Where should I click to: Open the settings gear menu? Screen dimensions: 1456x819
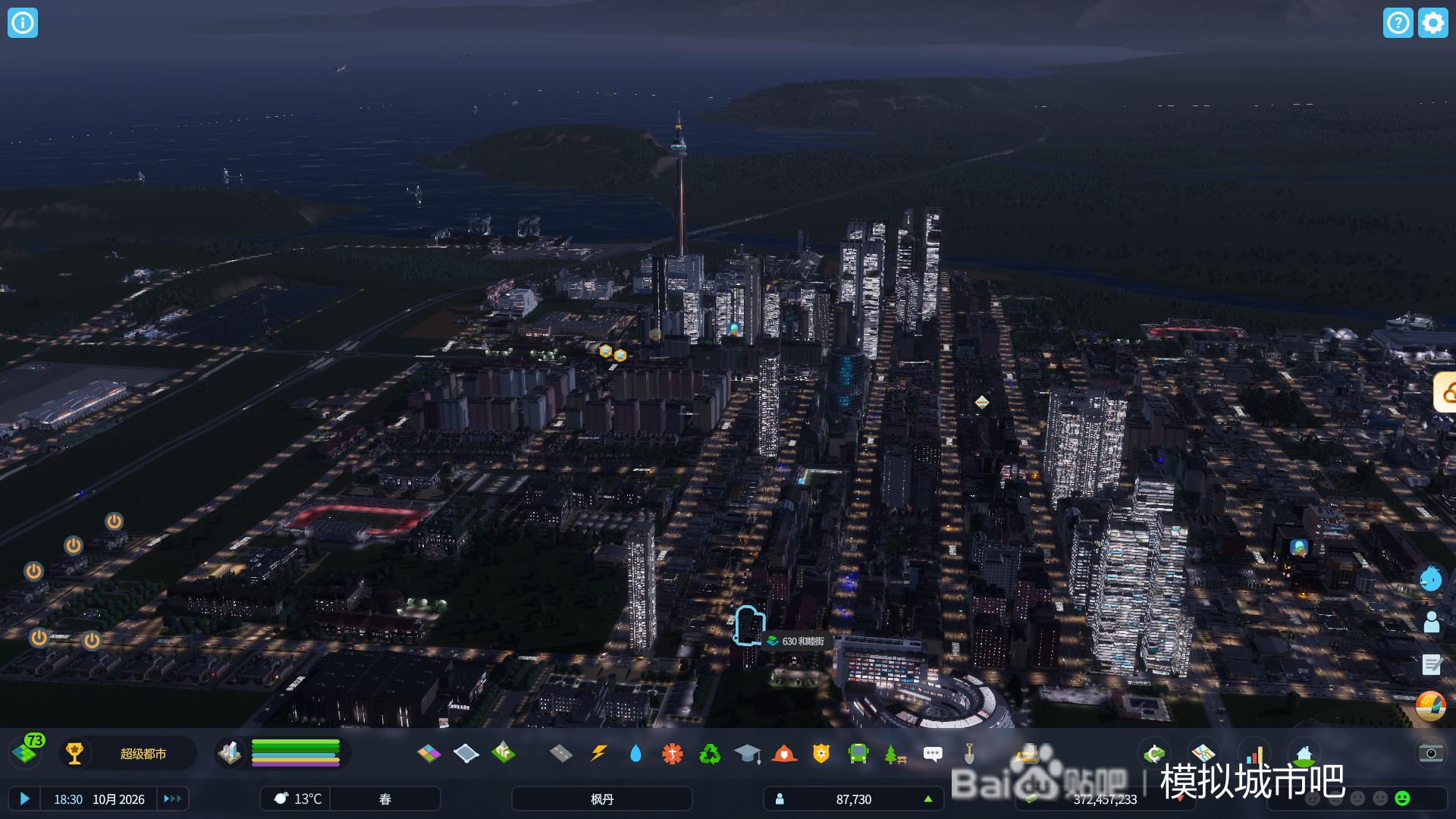[x=1432, y=23]
